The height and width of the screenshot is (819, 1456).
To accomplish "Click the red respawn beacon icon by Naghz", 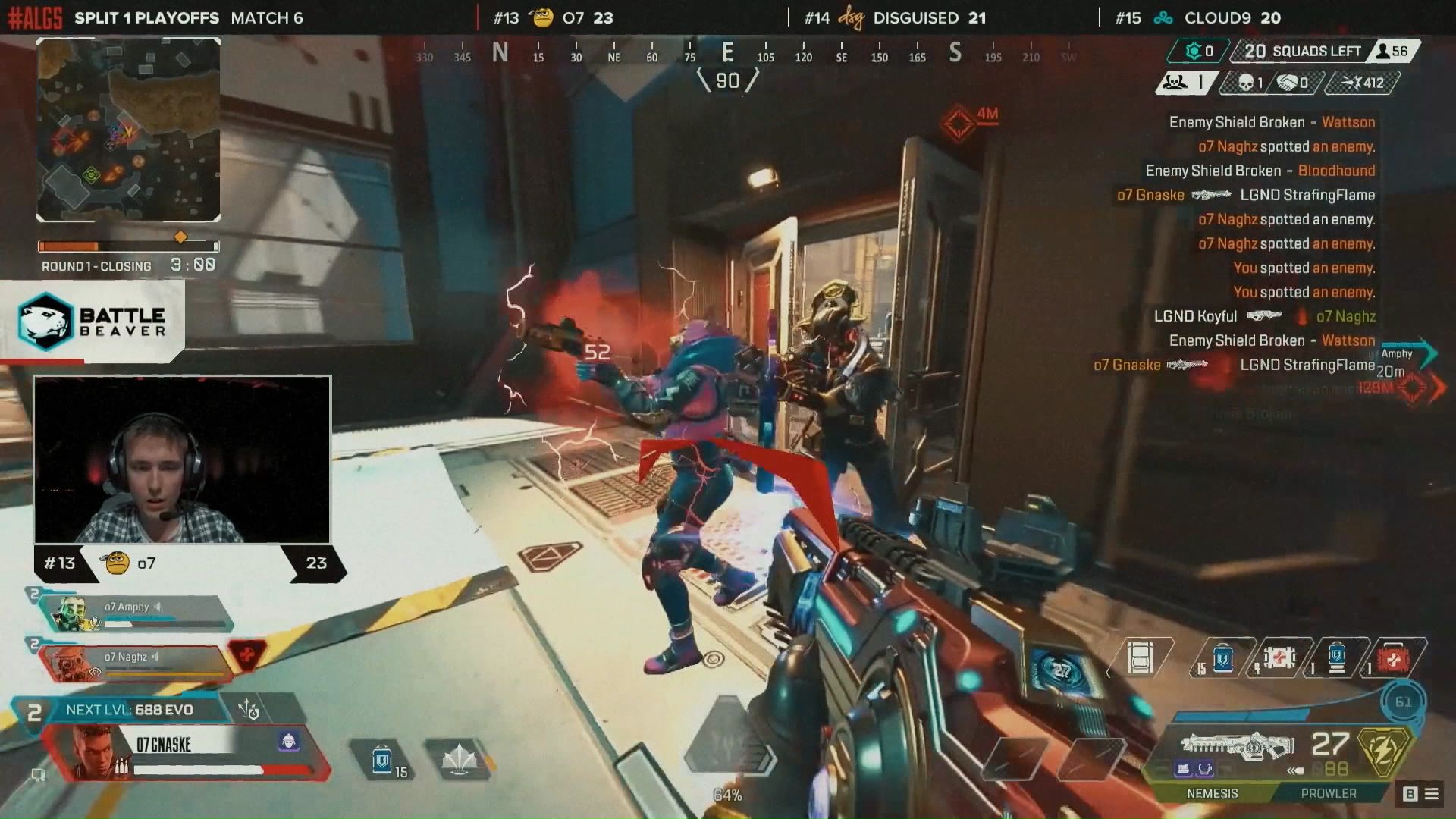I will pos(247,654).
